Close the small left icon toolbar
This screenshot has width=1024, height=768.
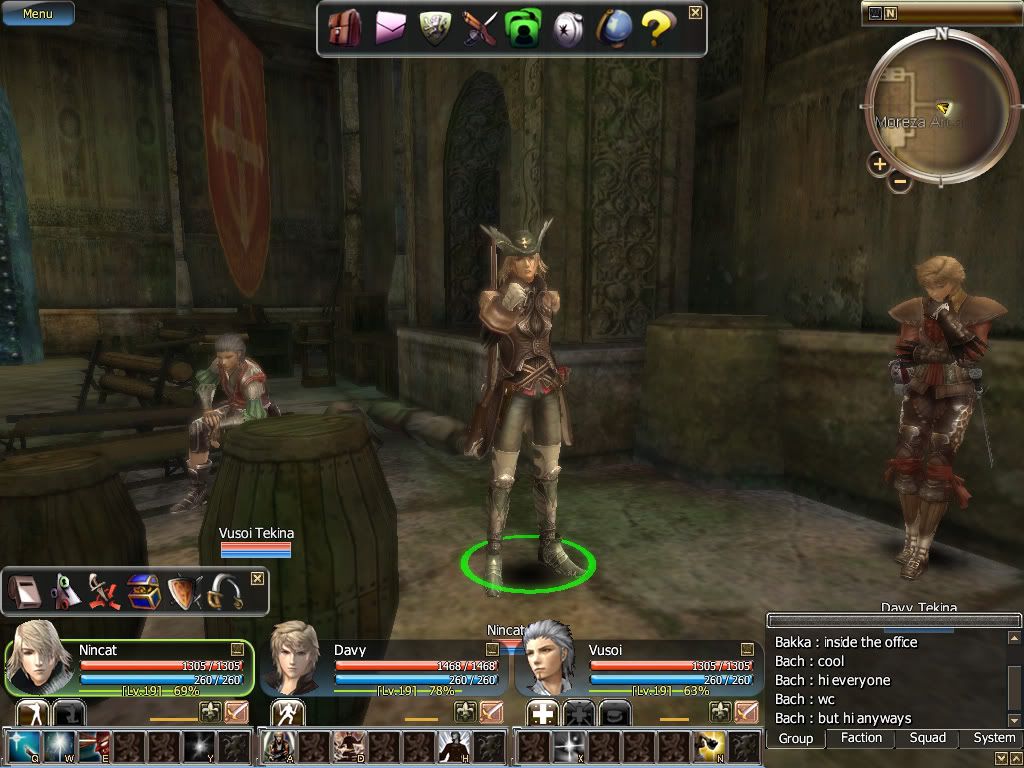point(257,579)
